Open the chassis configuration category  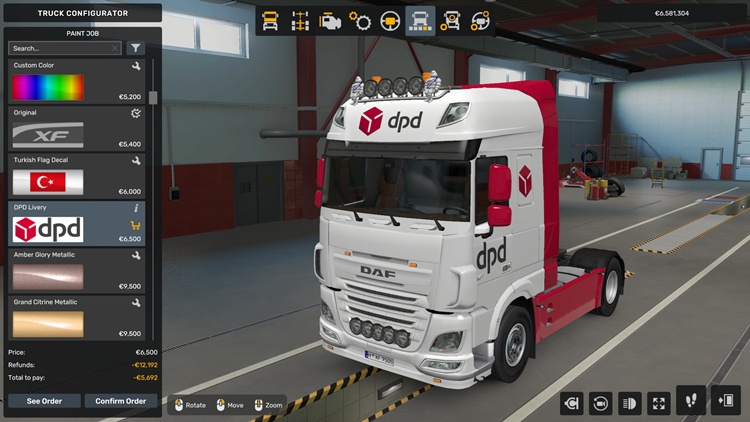(299, 21)
